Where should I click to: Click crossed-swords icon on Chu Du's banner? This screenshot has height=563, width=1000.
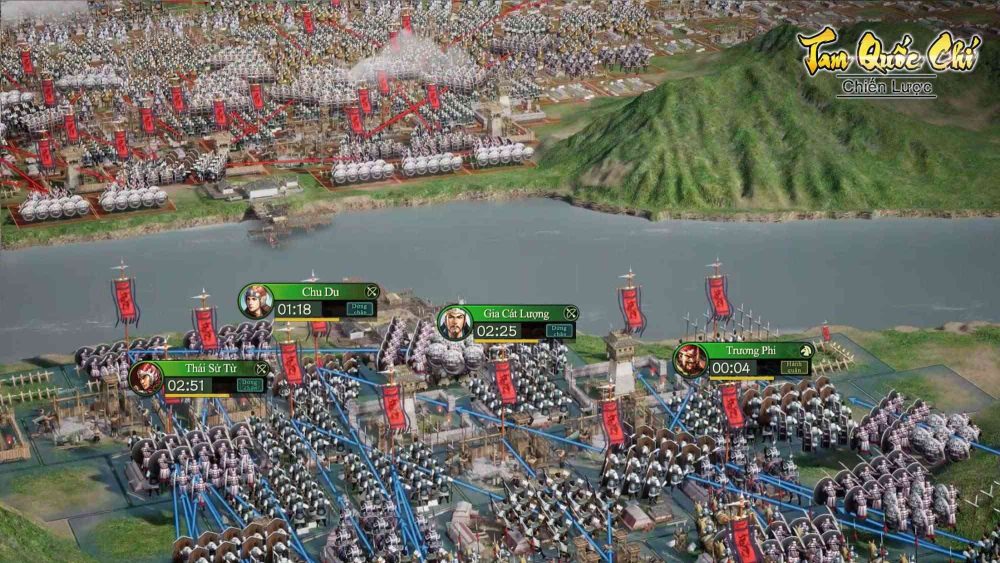[x=371, y=291]
